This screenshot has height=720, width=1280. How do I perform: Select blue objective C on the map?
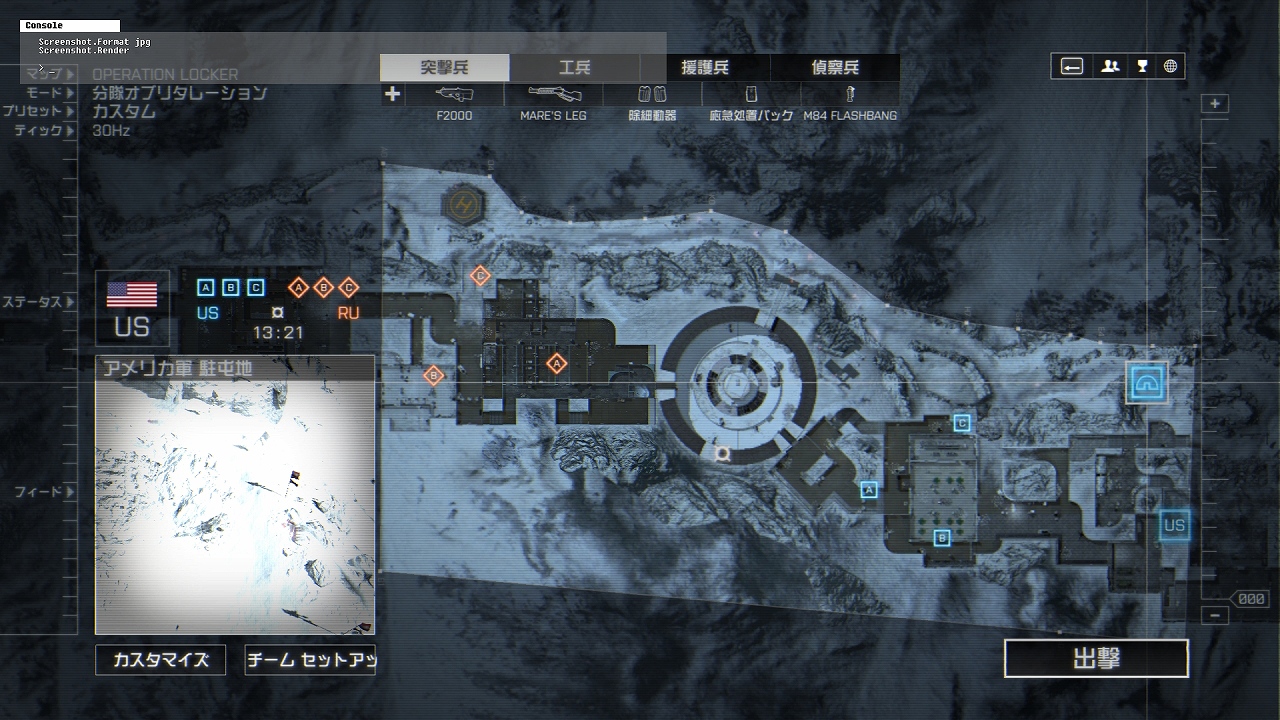tap(962, 423)
